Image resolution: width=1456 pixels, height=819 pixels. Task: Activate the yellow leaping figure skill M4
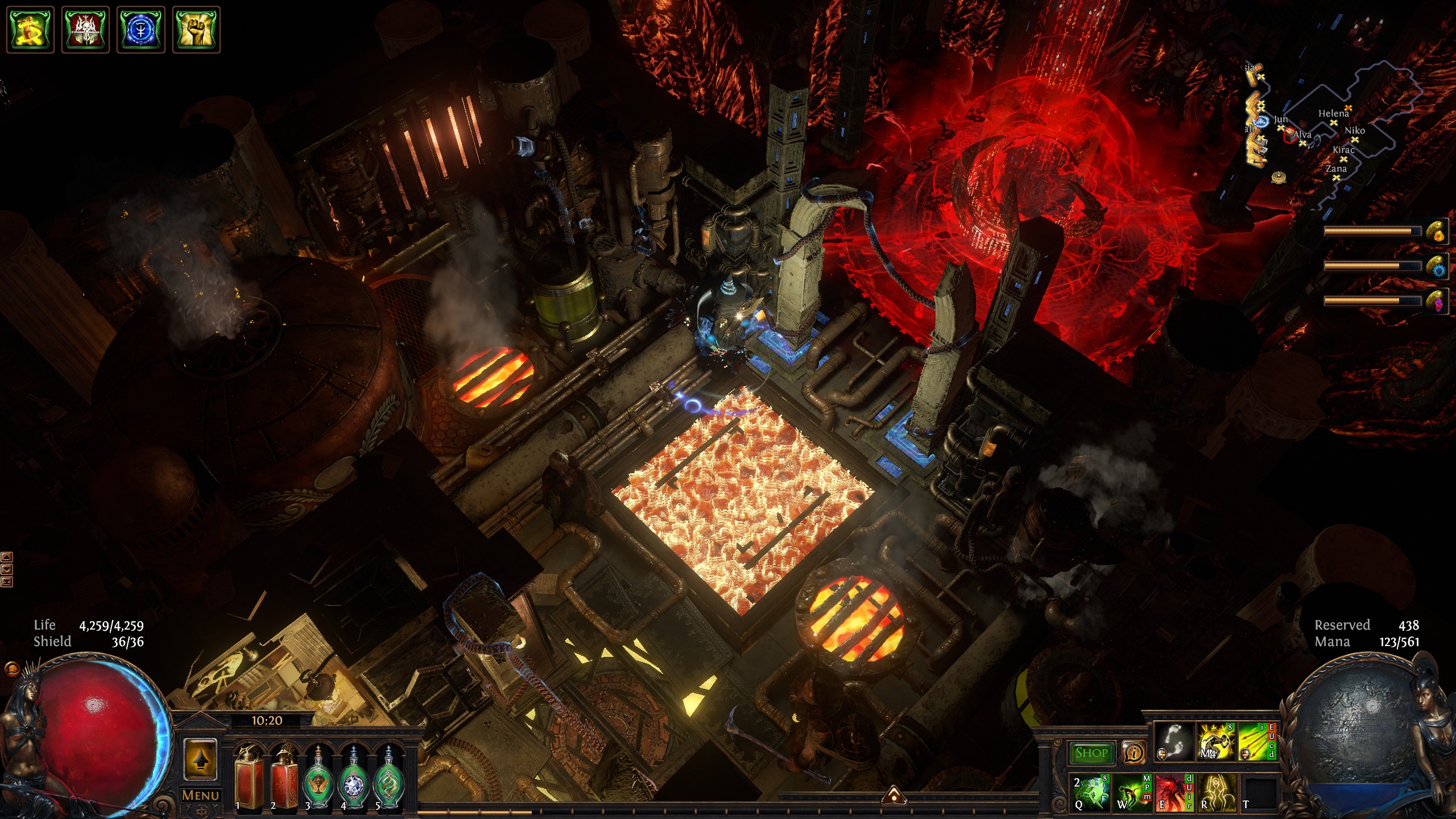click(1216, 742)
